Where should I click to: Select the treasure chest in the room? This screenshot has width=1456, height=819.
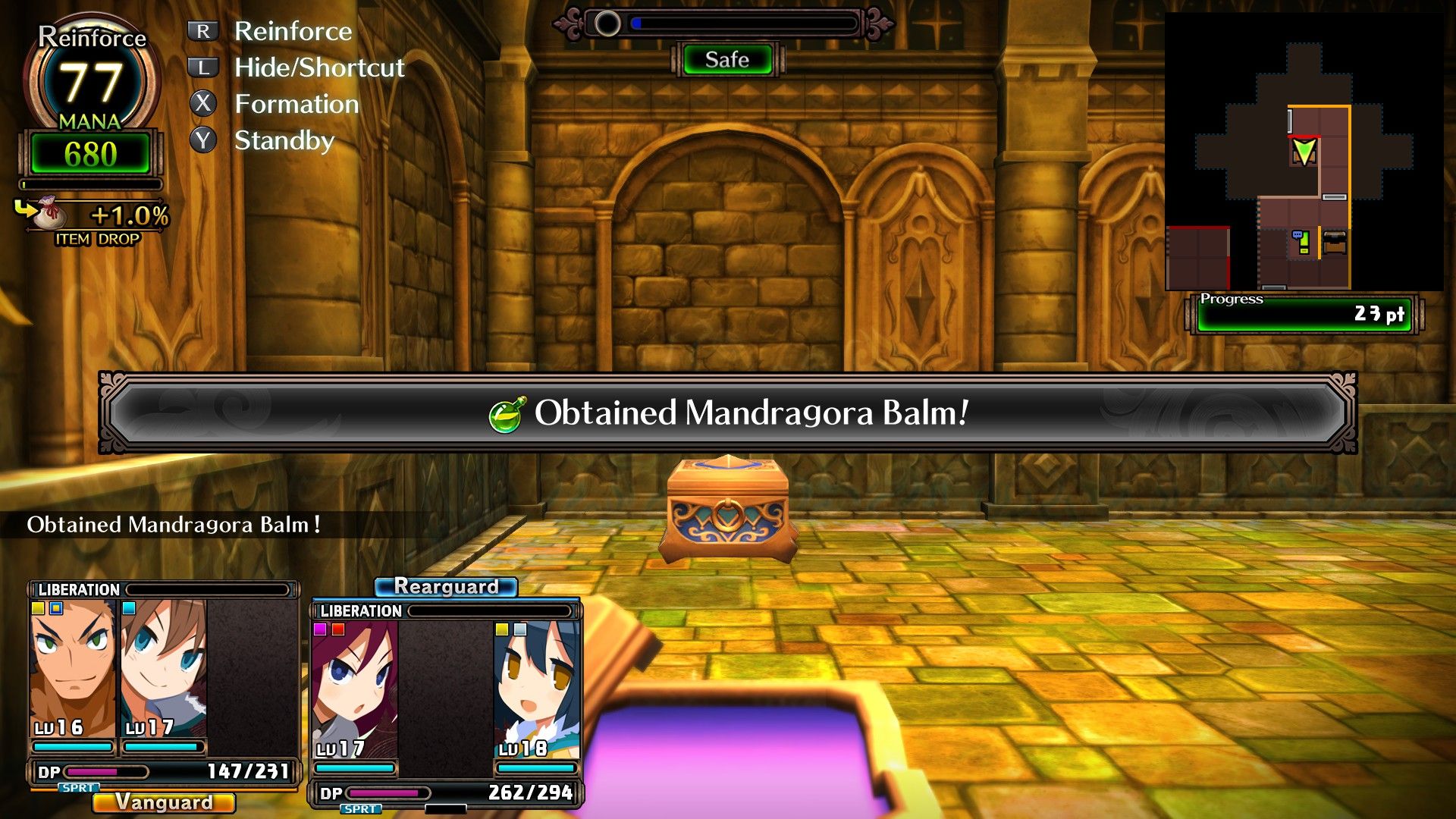(x=730, y=508)
